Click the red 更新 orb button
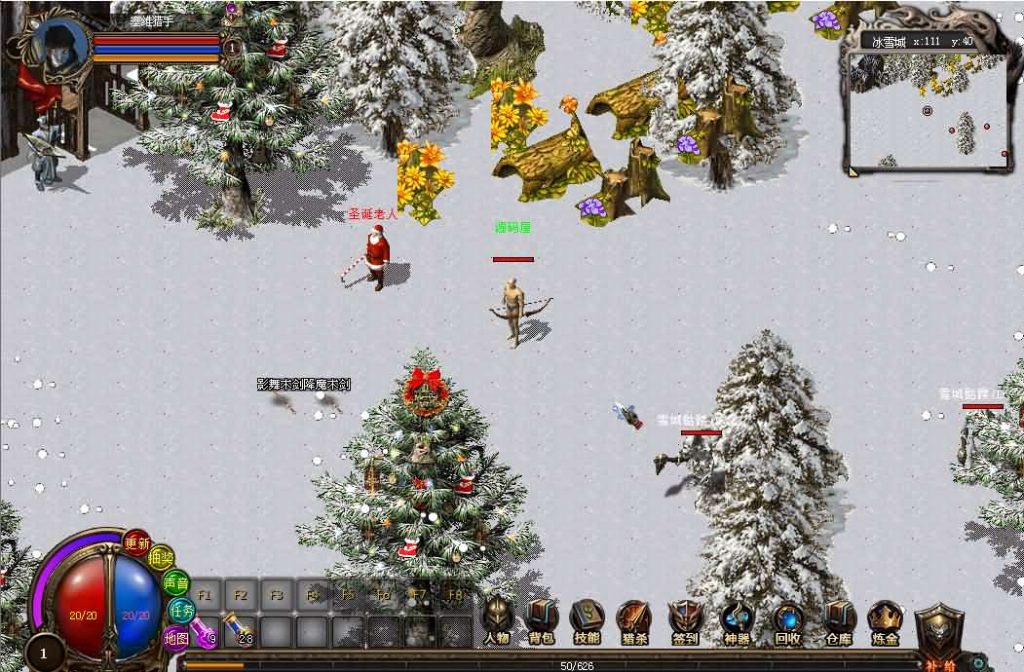 coord(137,543)
